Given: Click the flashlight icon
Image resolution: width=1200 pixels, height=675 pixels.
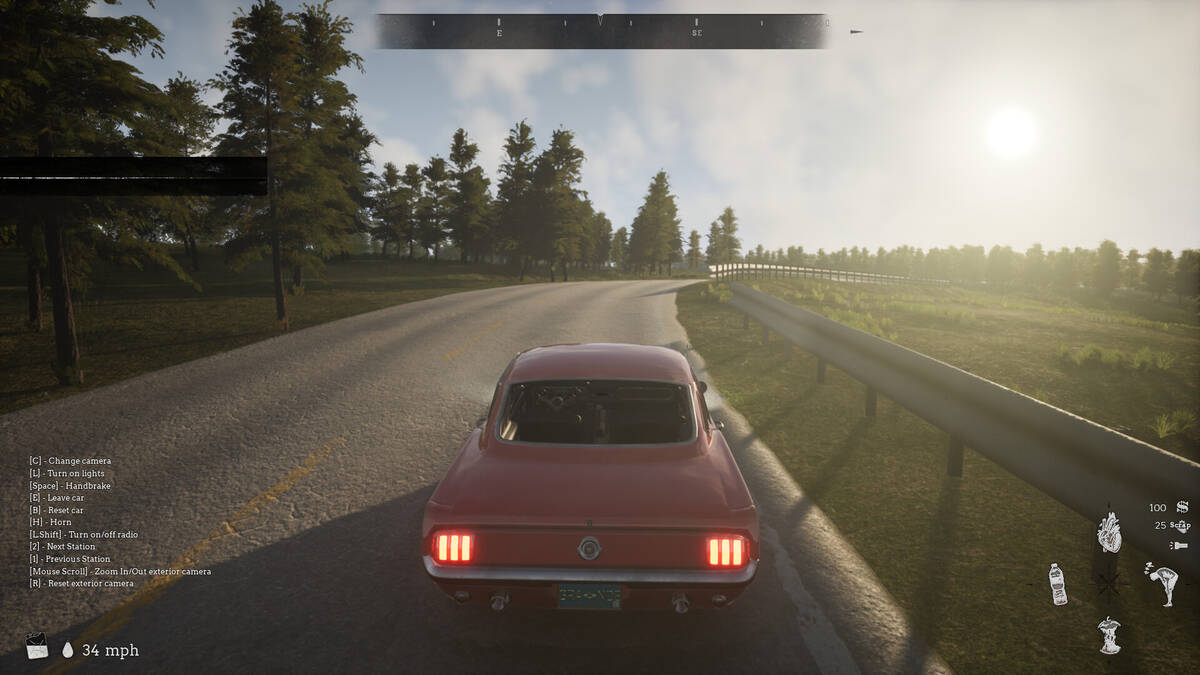Looking at the screenshot, I should coord(1179,545).
